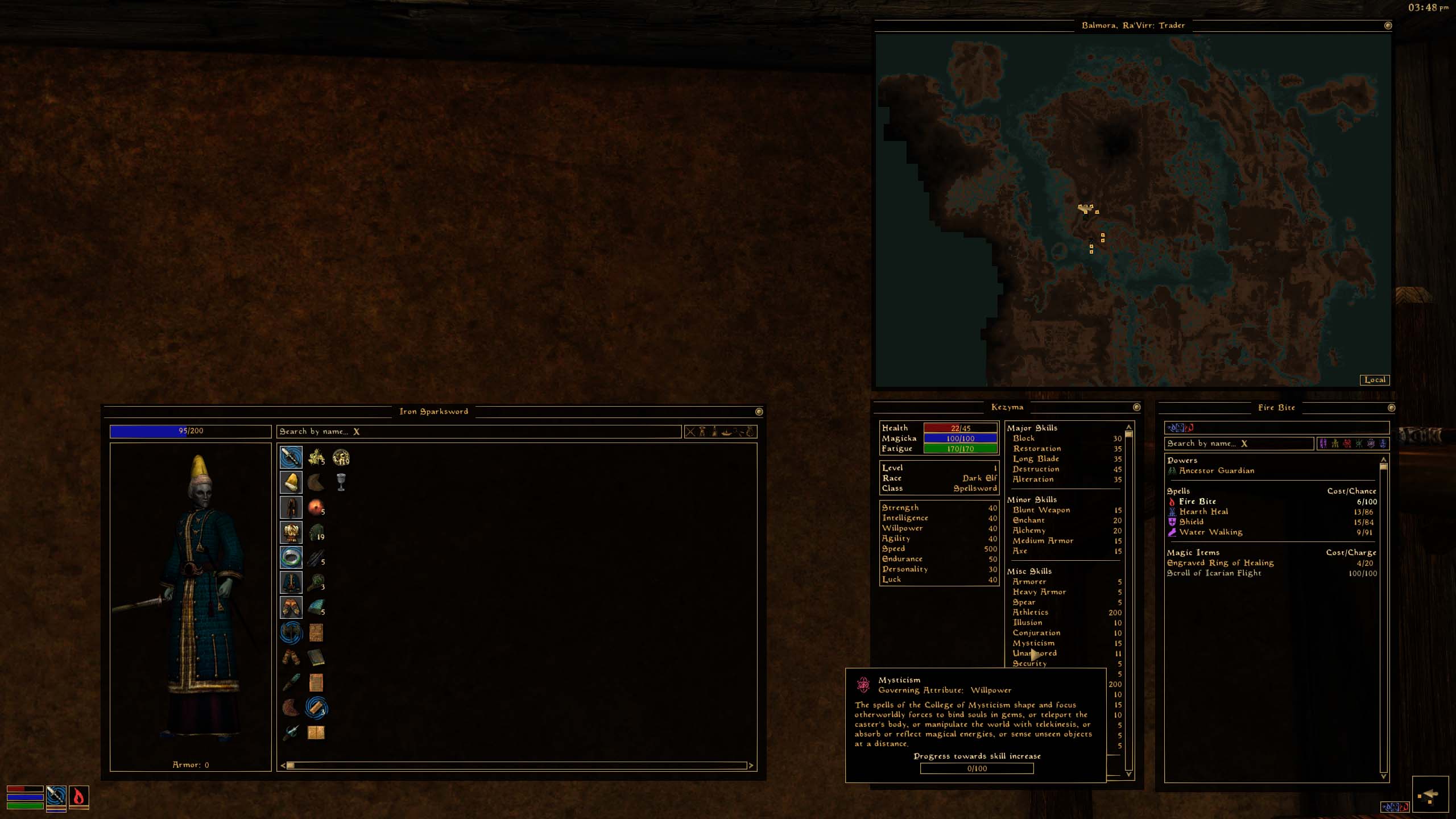1456x819 pixels.
Task: Choose the Water Walking spell
Action: (1210, 532)
